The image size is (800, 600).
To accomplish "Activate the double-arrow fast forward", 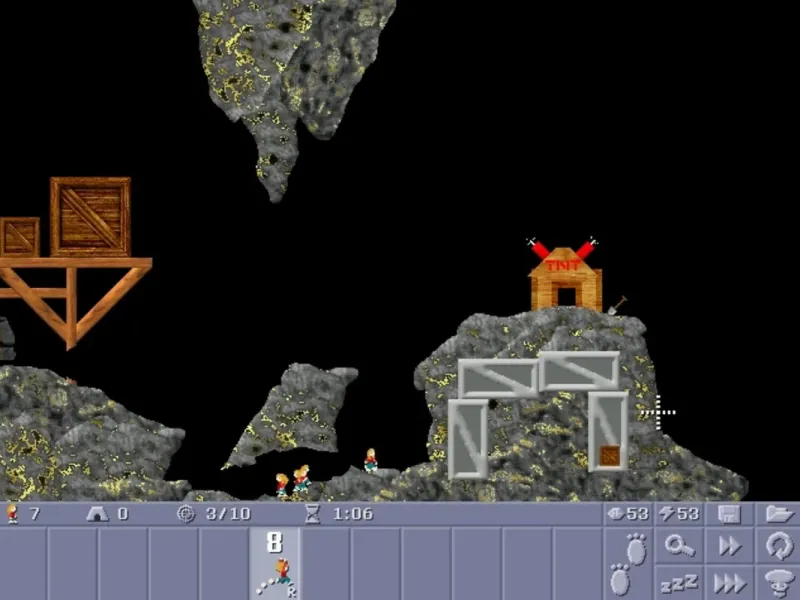I will [729, 546].
